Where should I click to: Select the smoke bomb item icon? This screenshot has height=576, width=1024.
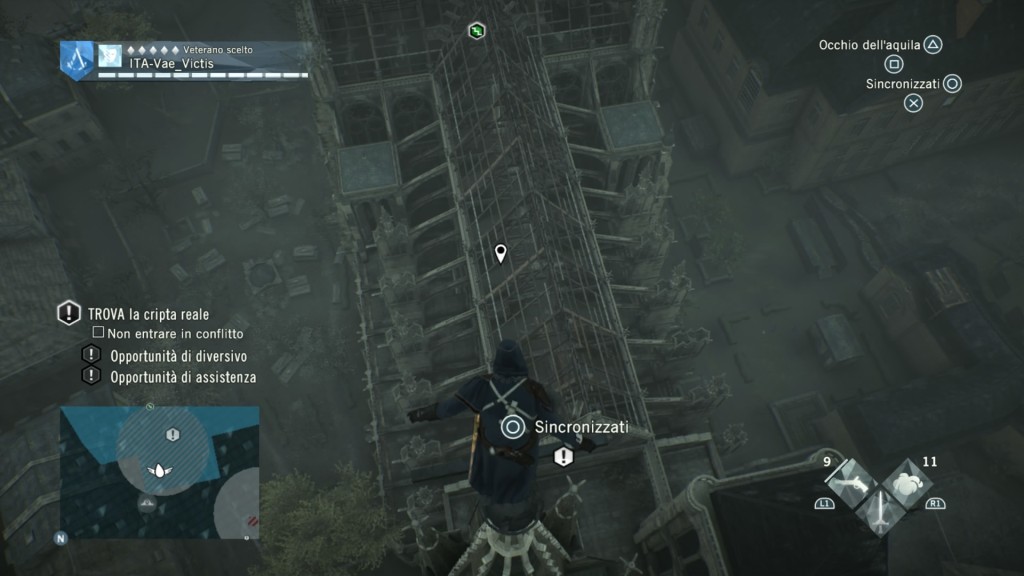907,486
